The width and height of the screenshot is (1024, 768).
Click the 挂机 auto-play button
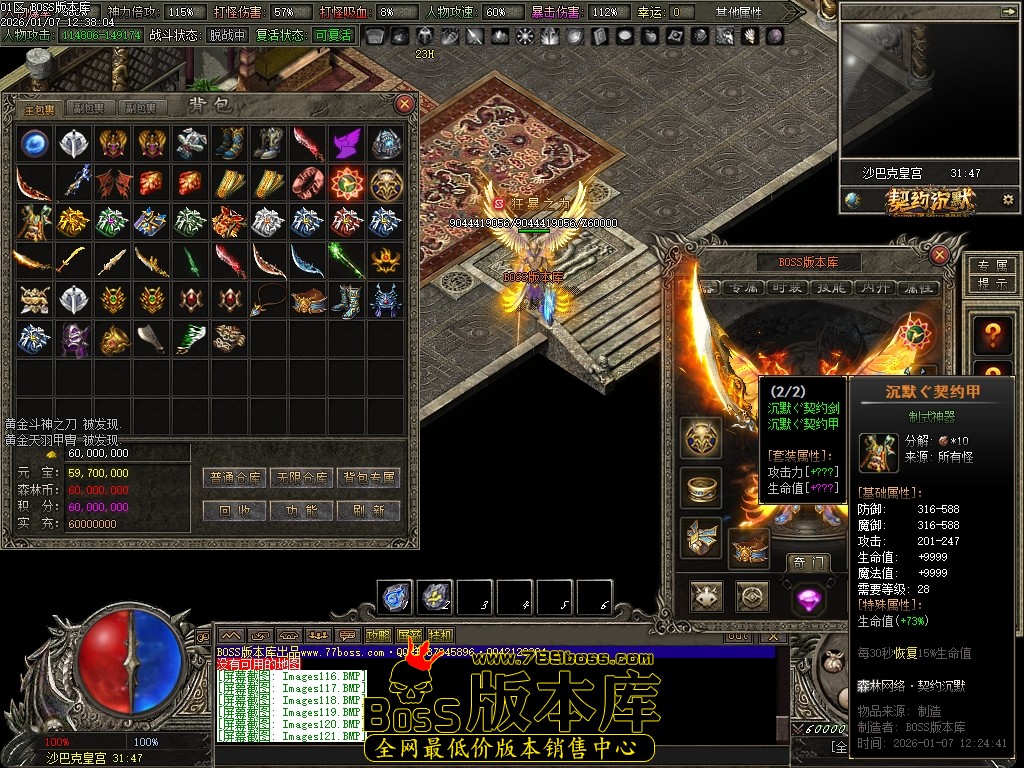pyautogui.click(x=440, y=635)
